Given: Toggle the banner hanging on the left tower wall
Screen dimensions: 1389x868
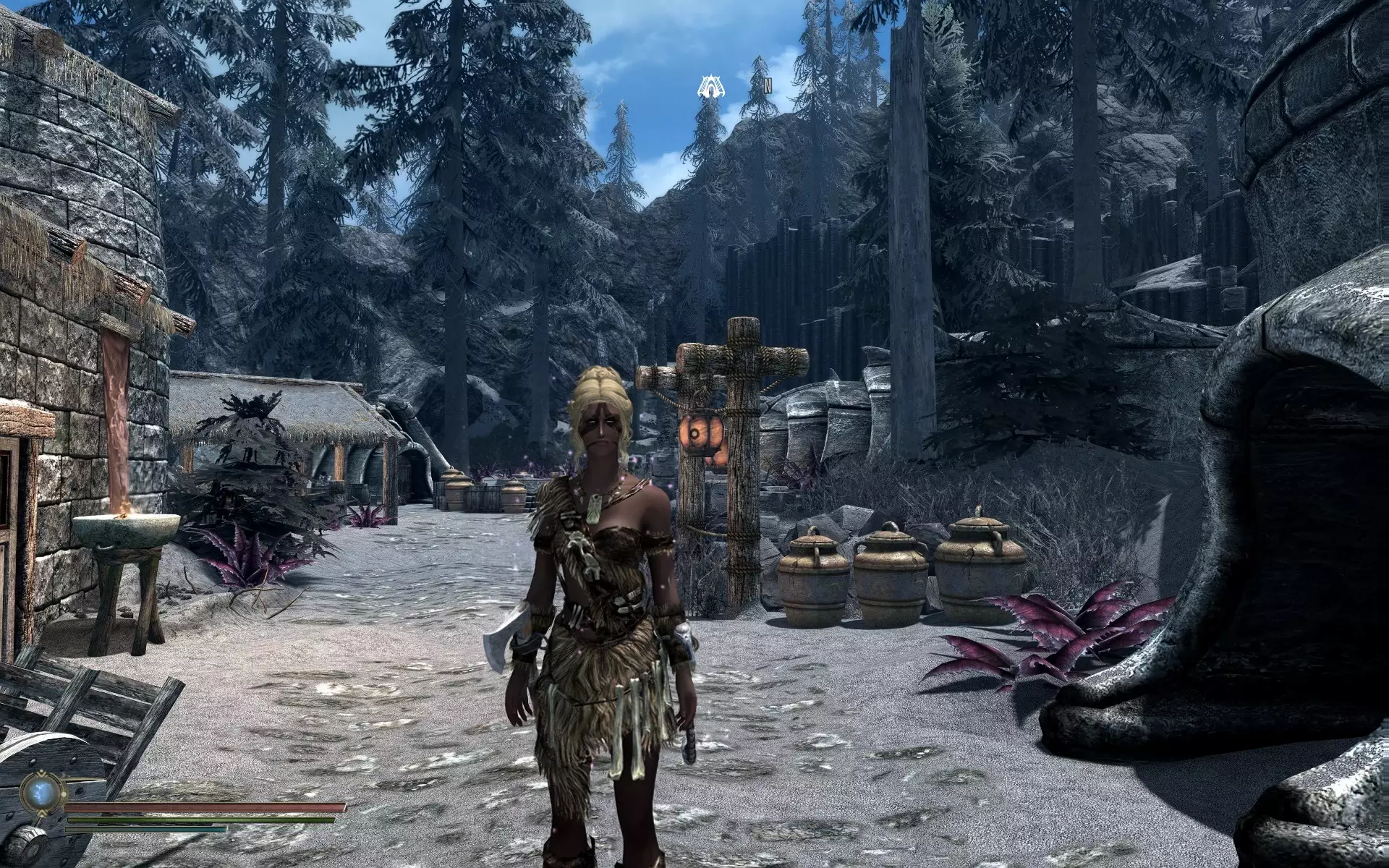Looking at the screenshot, I should (116, 405).
